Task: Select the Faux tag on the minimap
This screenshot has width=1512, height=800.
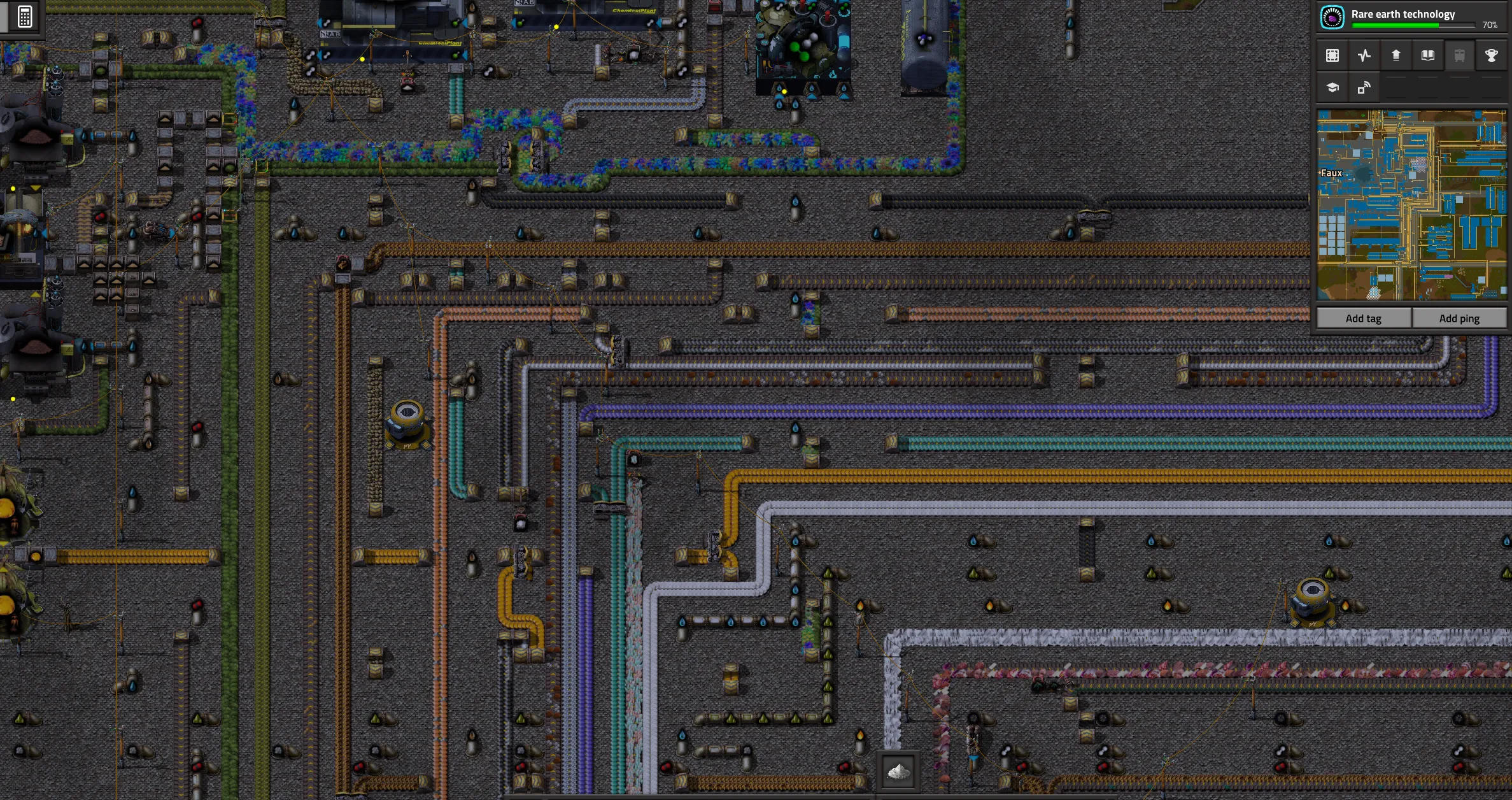Action: coord(1331,173)
